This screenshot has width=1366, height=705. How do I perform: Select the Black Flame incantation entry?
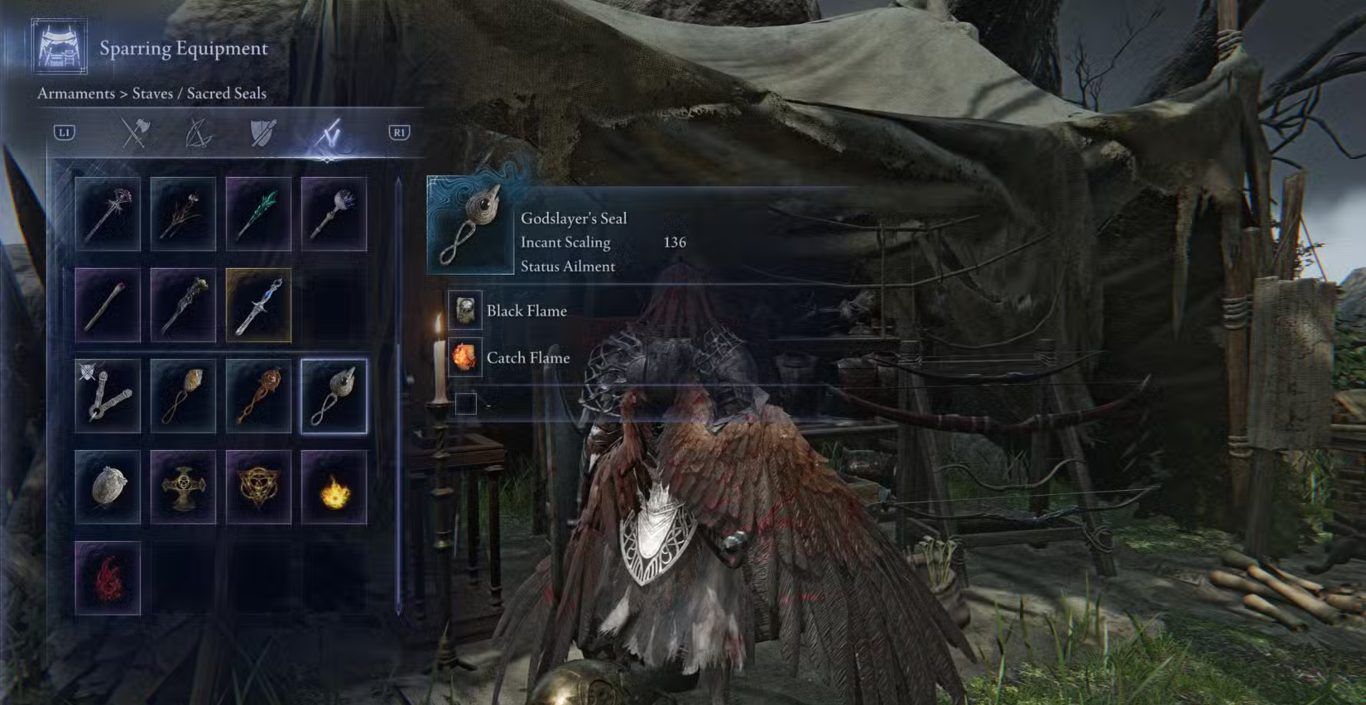(x=526, y=311)
